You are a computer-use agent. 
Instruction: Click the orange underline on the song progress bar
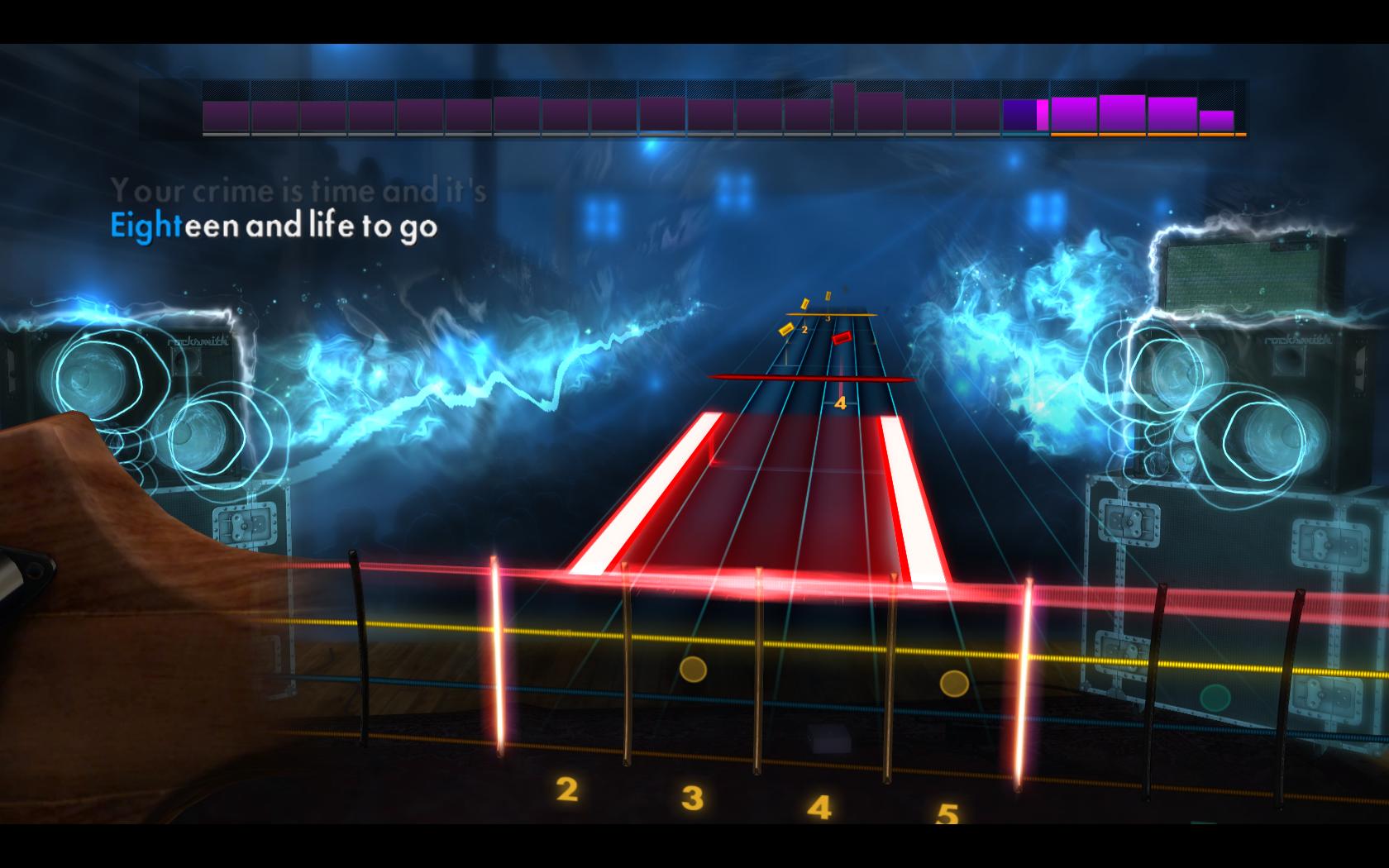[1149, 133]
